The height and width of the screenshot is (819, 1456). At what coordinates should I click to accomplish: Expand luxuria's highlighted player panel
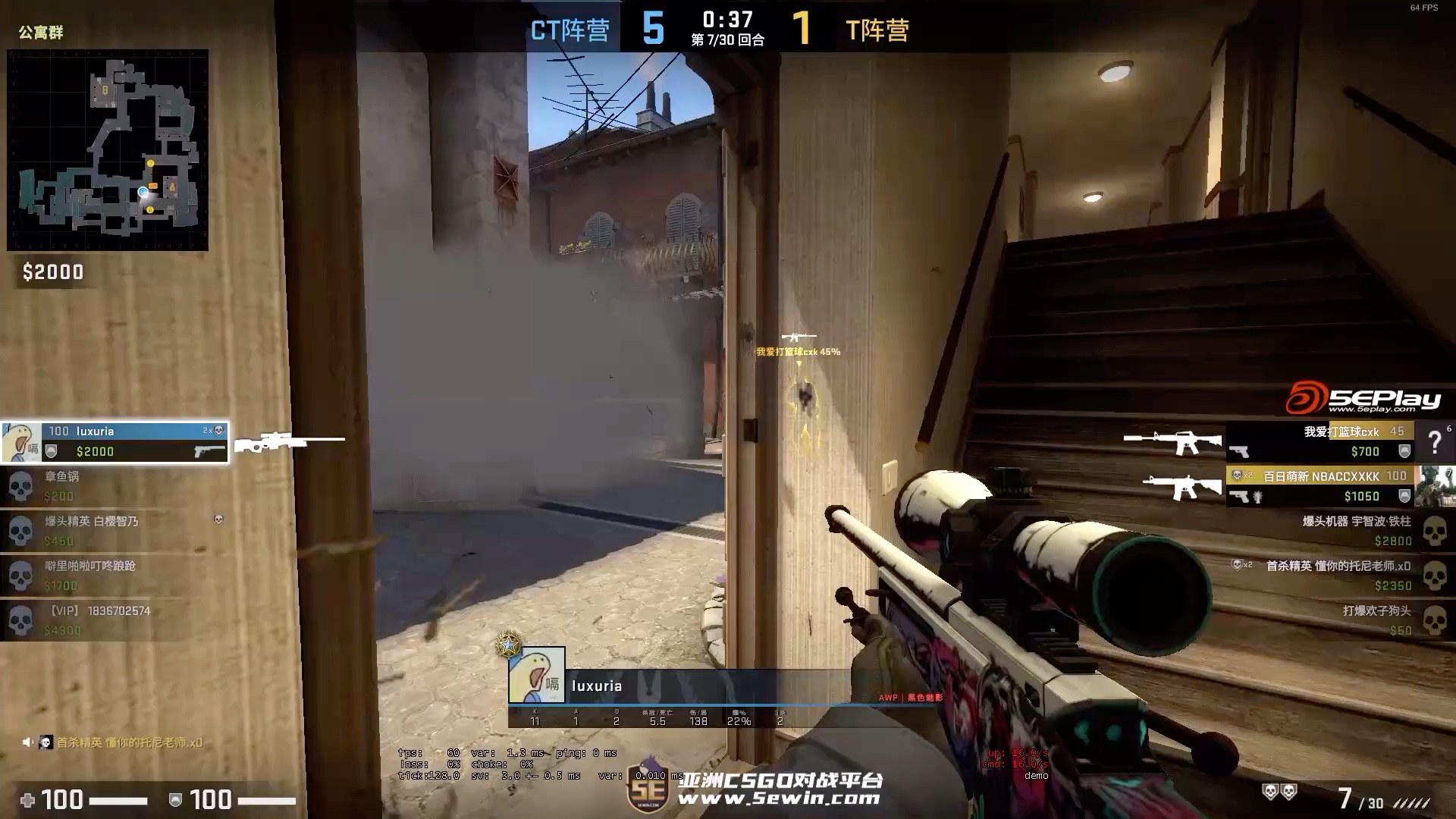coord(114,442)
